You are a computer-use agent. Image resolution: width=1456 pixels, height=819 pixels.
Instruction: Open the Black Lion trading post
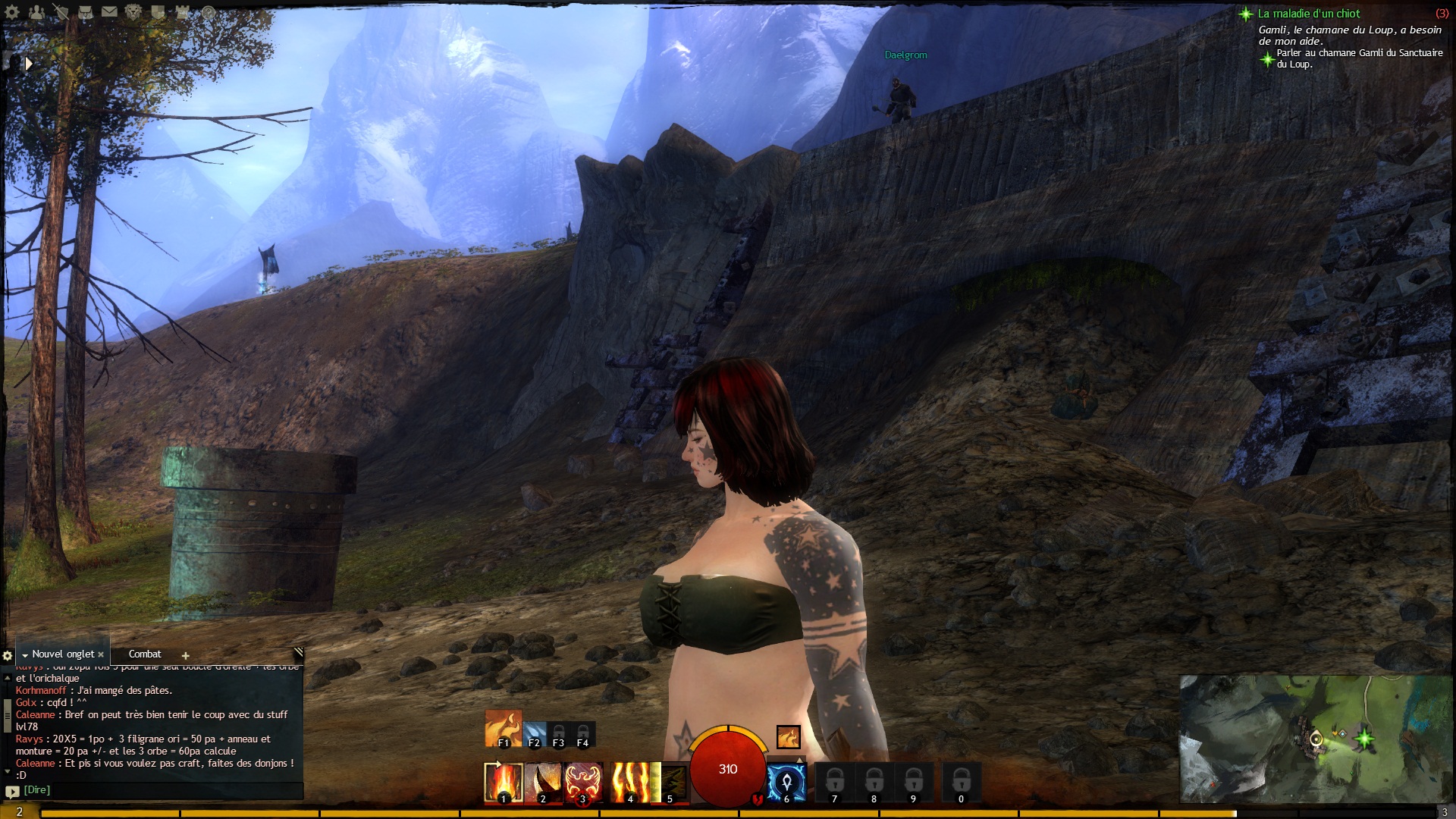(134, 12)
